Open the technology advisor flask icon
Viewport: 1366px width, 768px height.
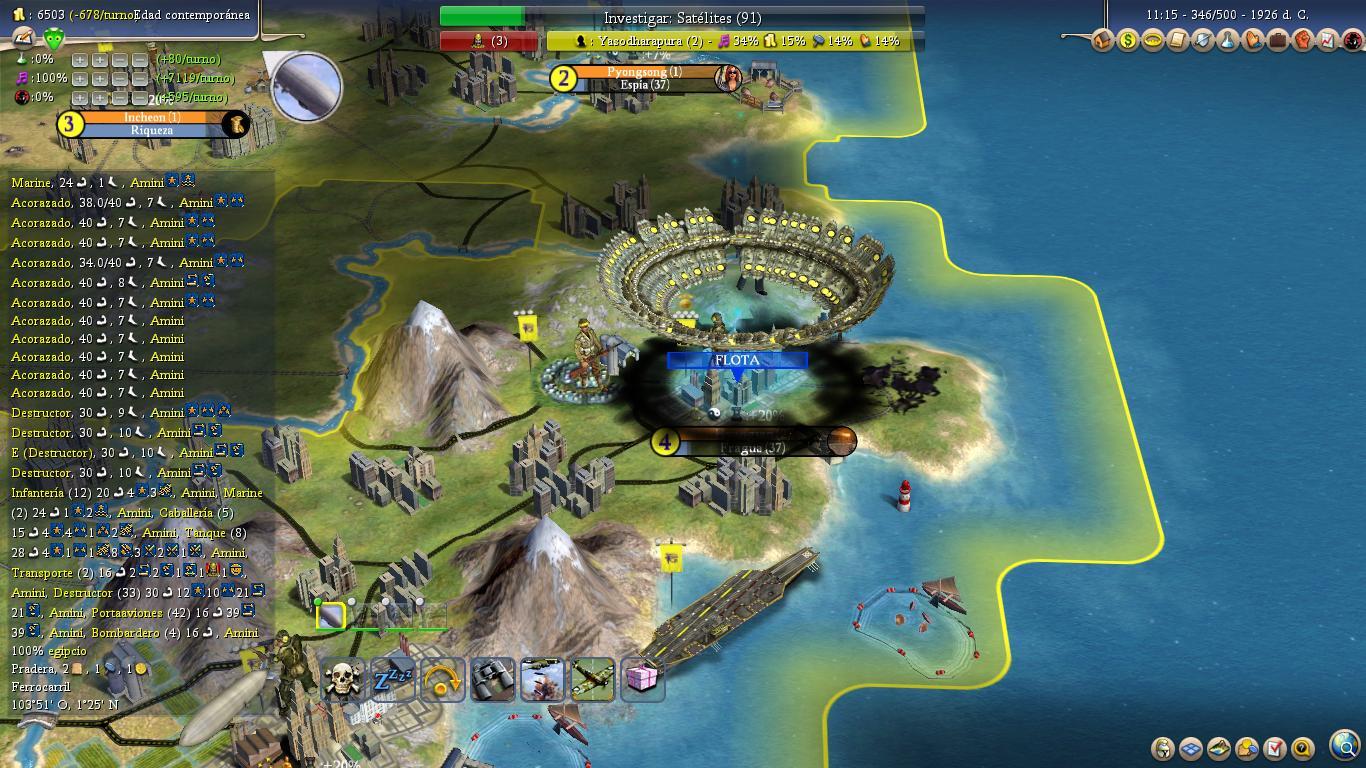coord(1227,41)
